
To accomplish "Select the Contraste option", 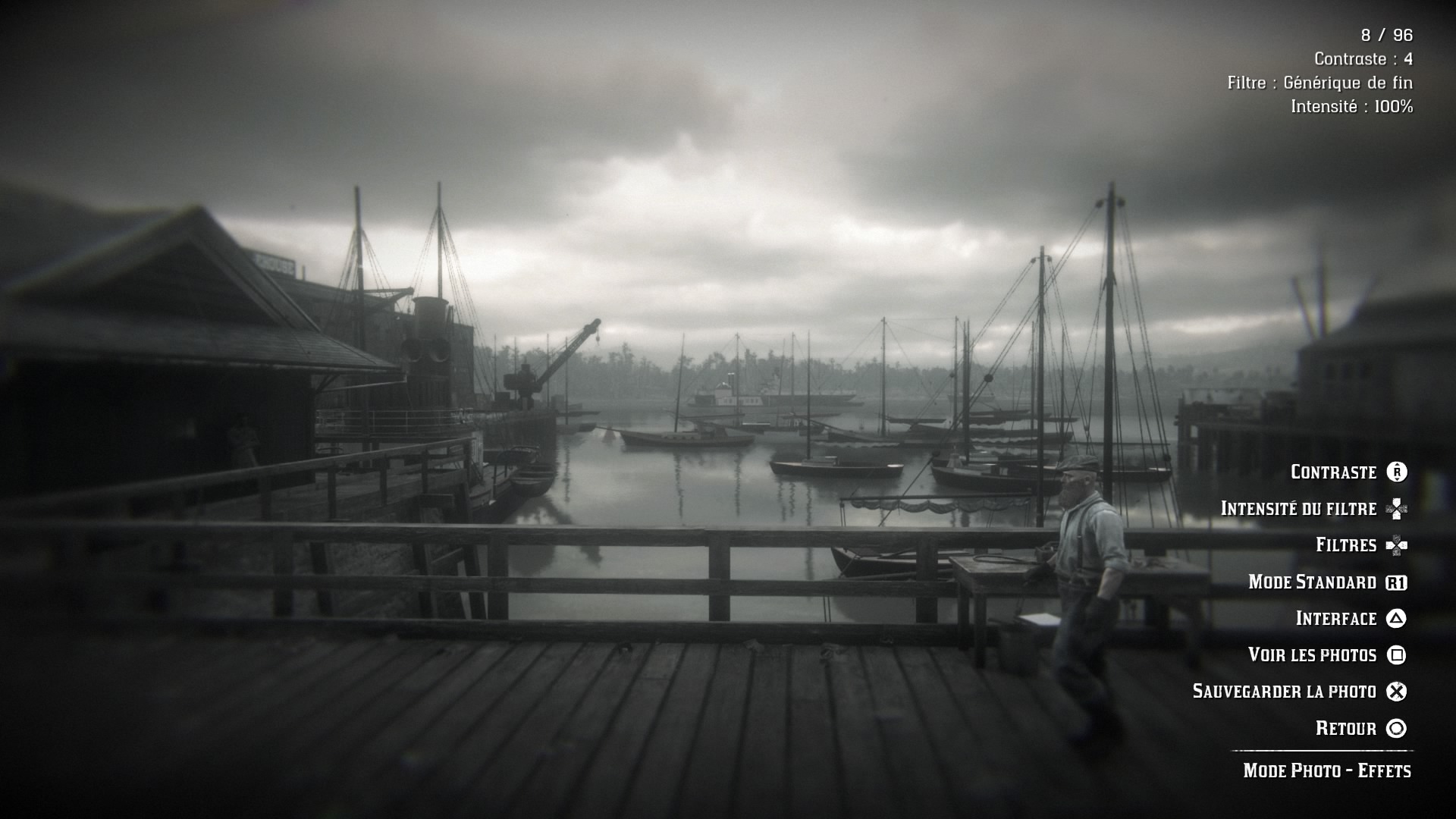I will pos(1334,472).
